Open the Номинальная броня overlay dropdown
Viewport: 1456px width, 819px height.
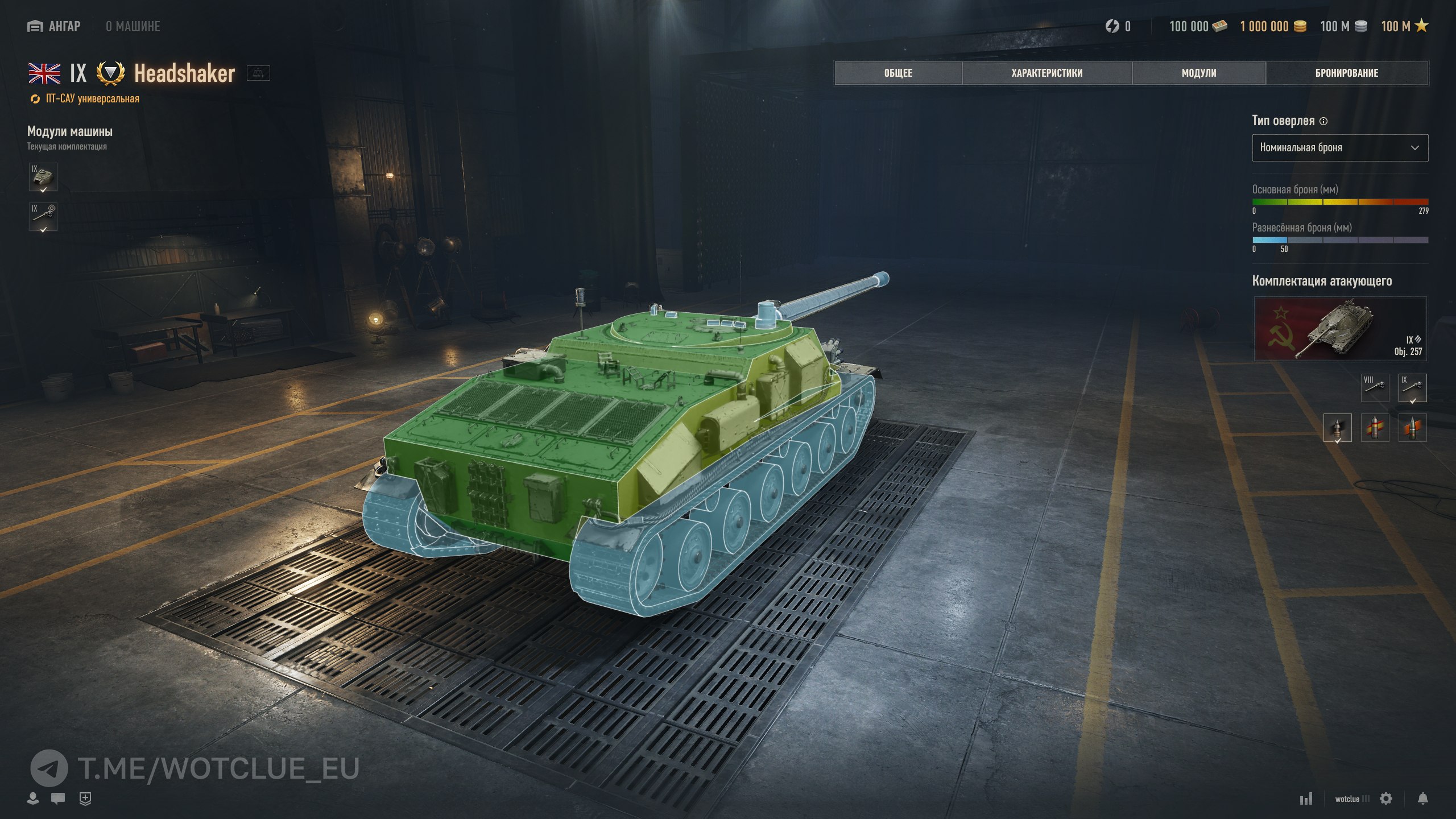click(x=1339, y=148)
